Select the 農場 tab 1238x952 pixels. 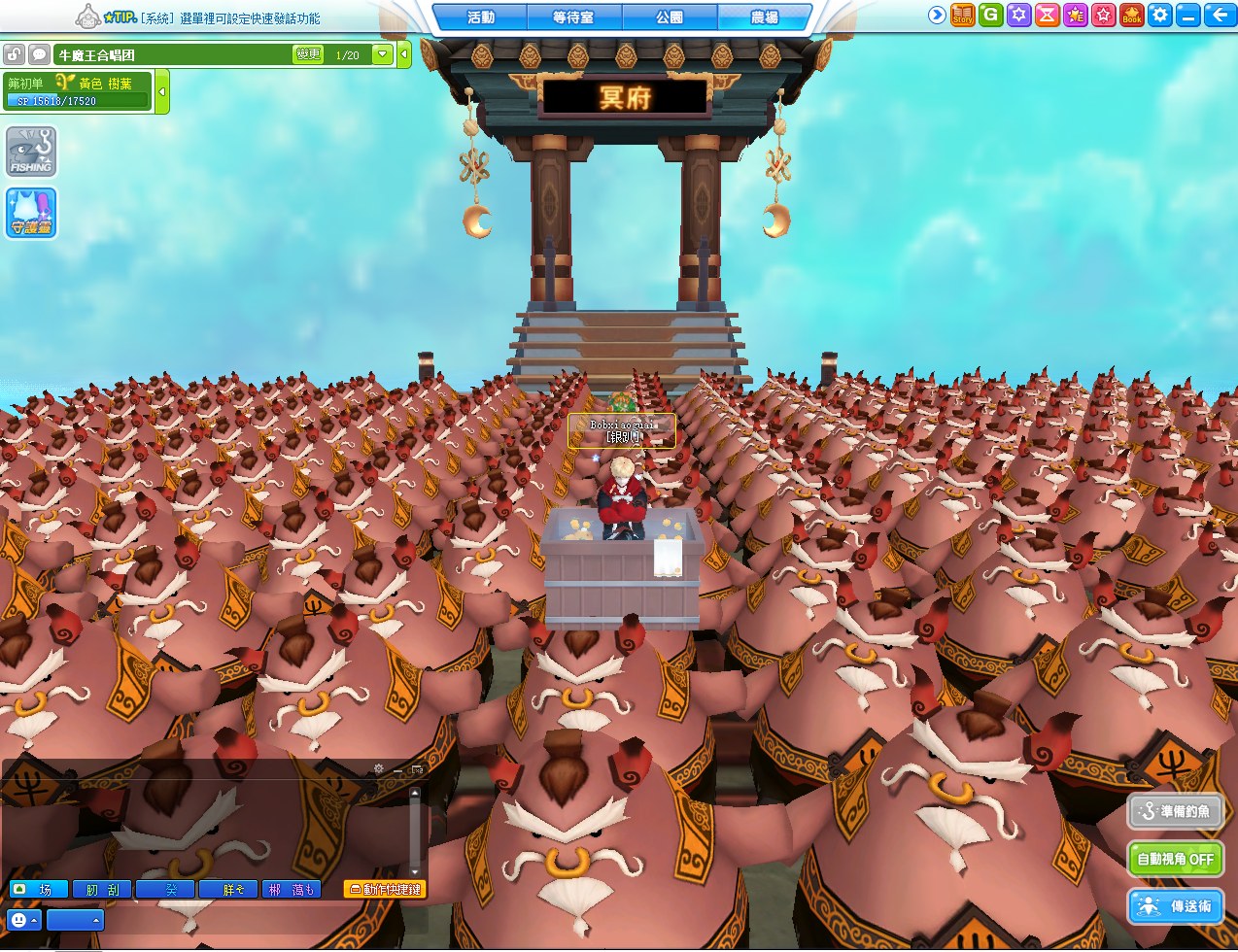[x=764, y=17]
